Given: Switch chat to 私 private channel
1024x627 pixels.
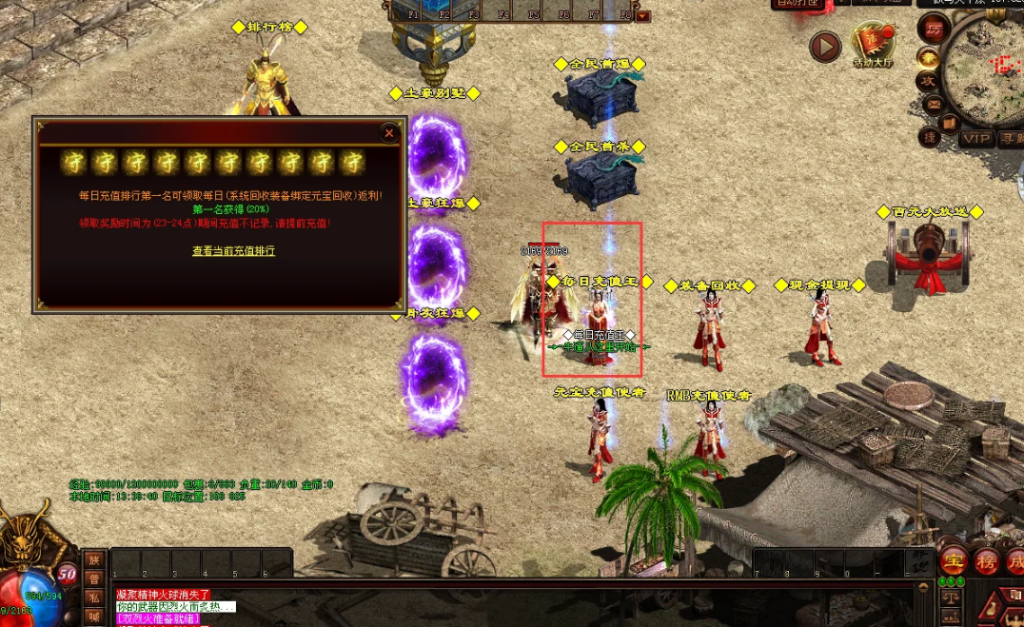Looking at the screenshot, I should pyautogui.click(x=93, y=599).
